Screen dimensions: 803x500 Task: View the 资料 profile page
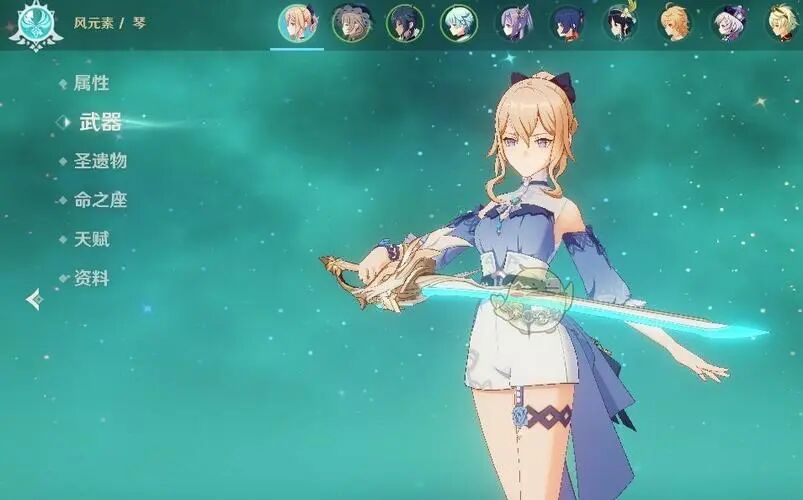91,278
